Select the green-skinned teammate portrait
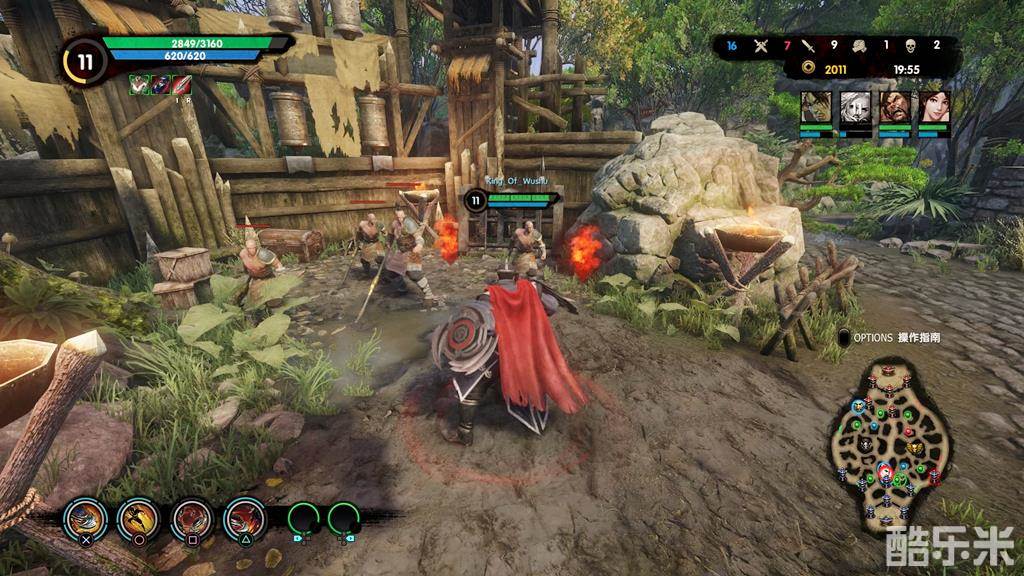 pos(815,108)
